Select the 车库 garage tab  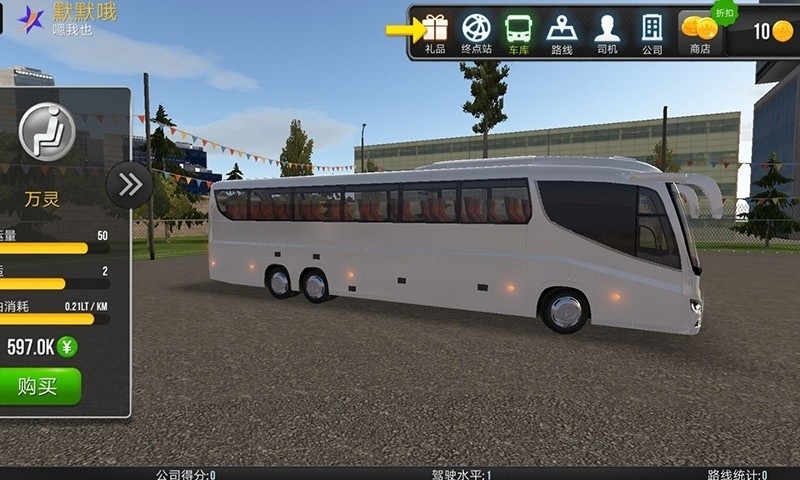[518, 33]
